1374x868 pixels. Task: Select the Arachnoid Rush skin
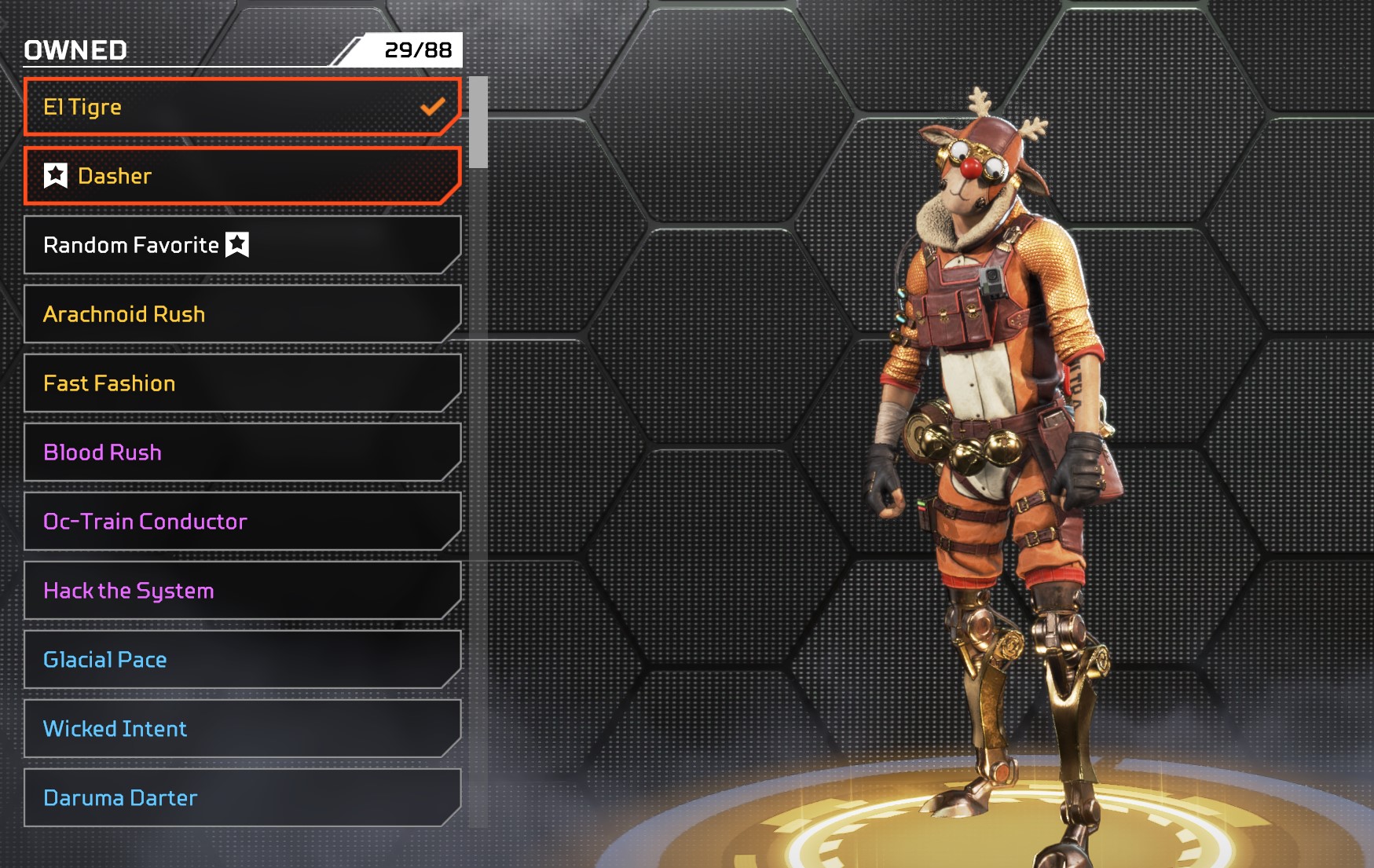click(242, 314)
